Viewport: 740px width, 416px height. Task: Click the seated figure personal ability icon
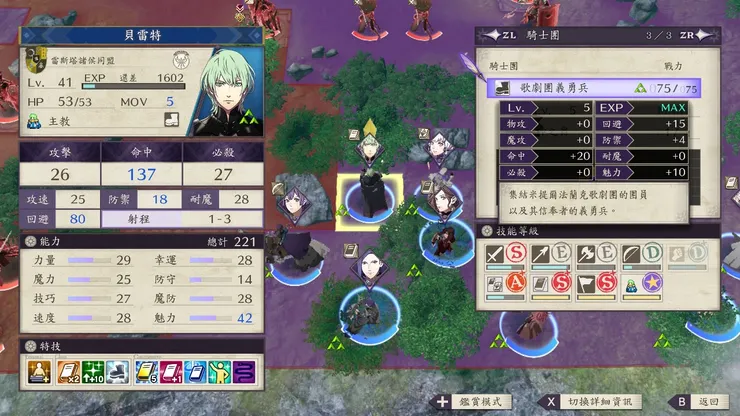pyautogui.click(x=40, y=374)
